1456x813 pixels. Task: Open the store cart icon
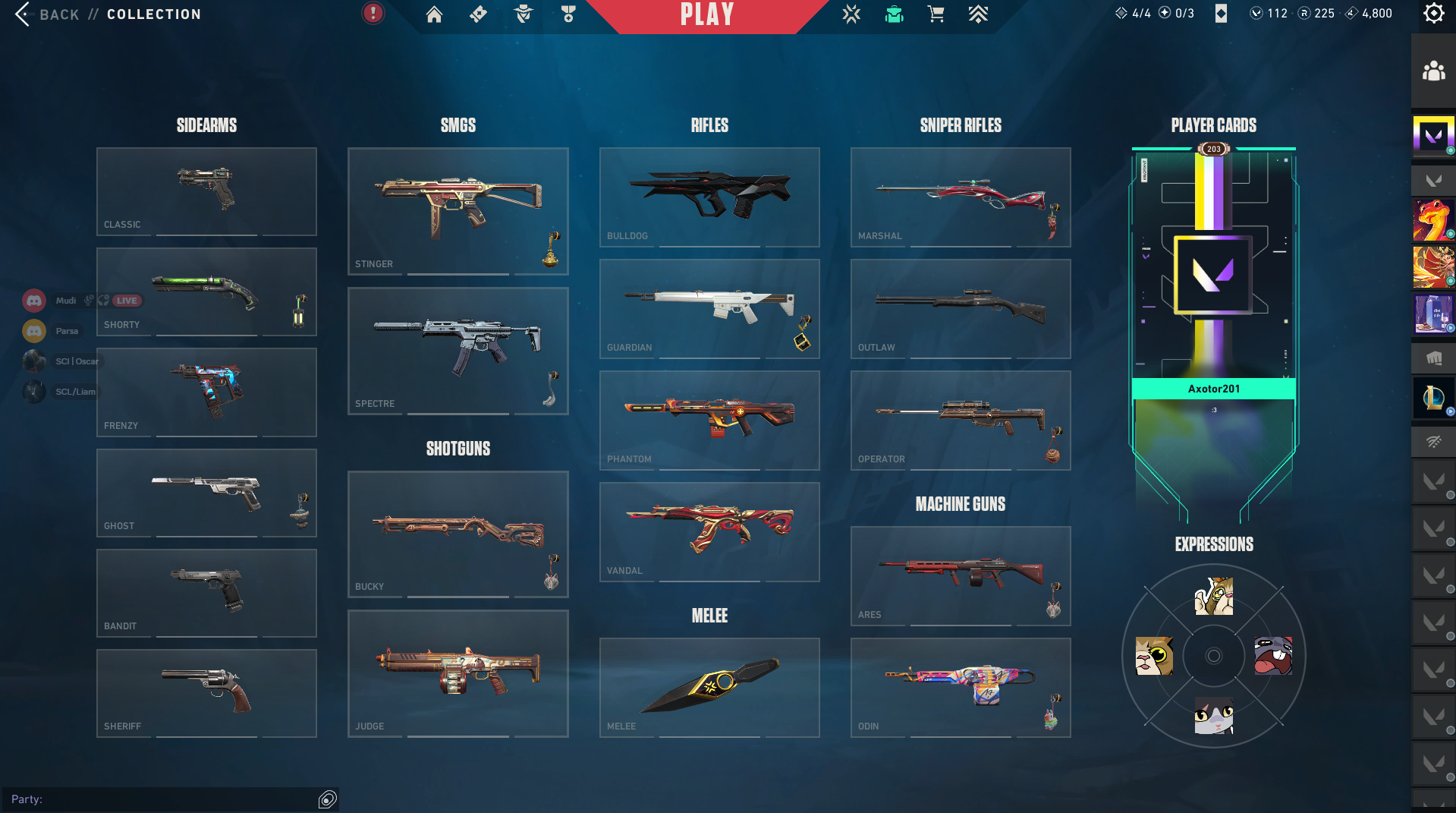point(936,14)
